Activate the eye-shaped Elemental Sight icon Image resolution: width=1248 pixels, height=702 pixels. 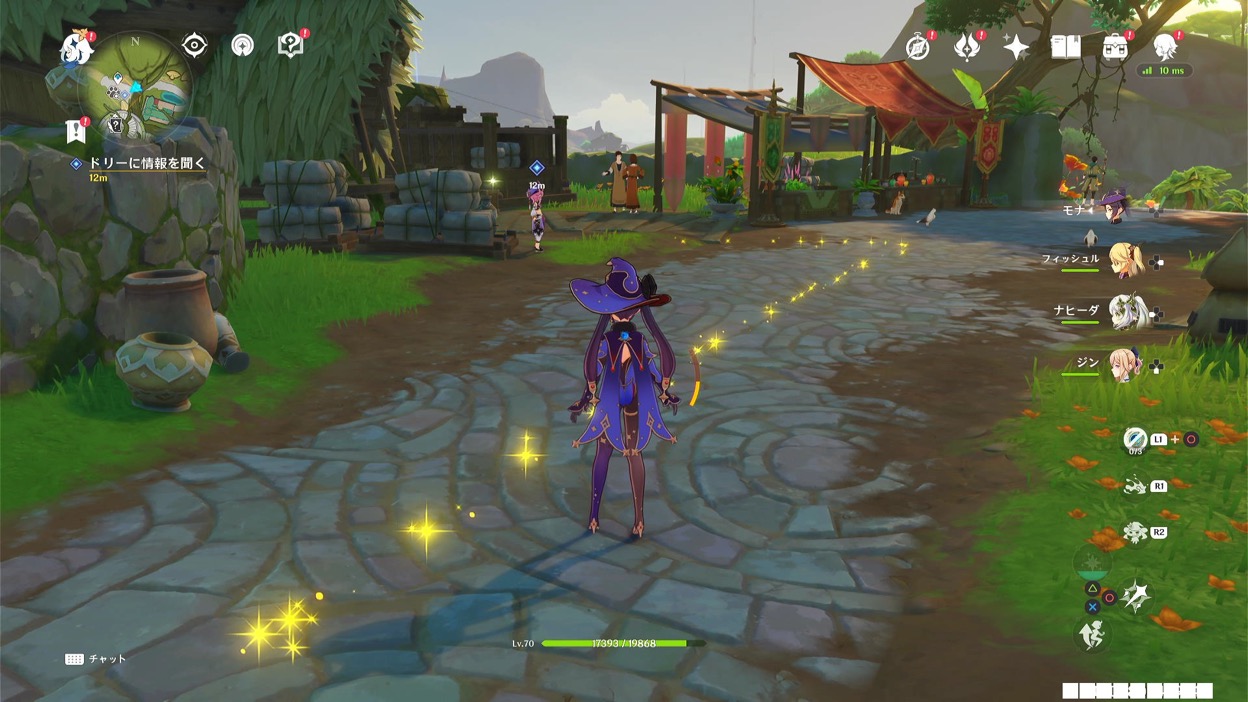pos(194,45)
